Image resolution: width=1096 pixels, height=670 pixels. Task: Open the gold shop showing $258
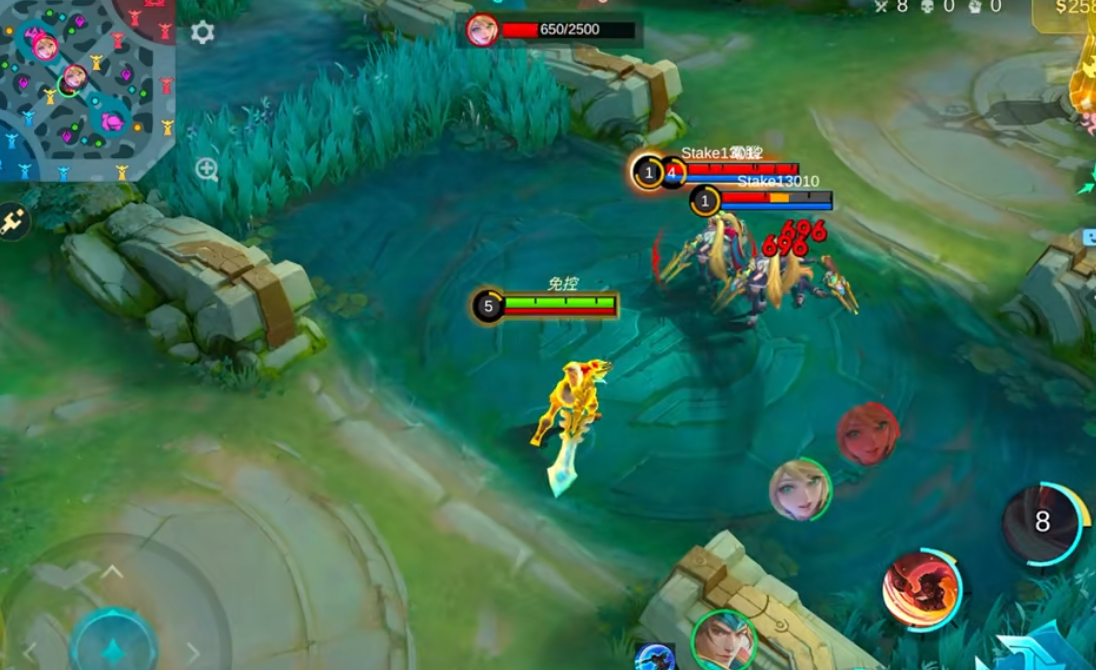click(1066, 12)
